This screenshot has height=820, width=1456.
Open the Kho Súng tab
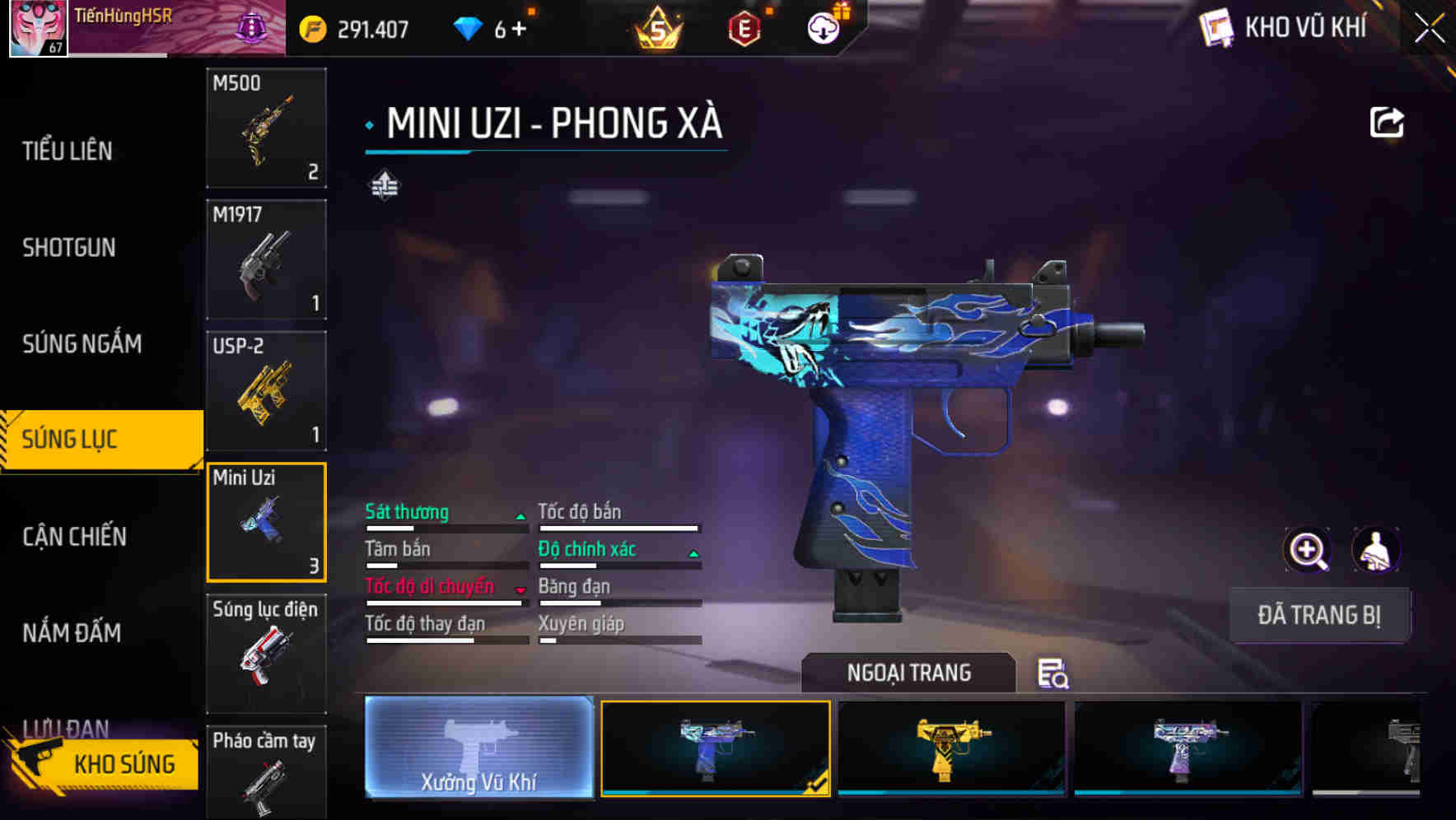(122, 763)
